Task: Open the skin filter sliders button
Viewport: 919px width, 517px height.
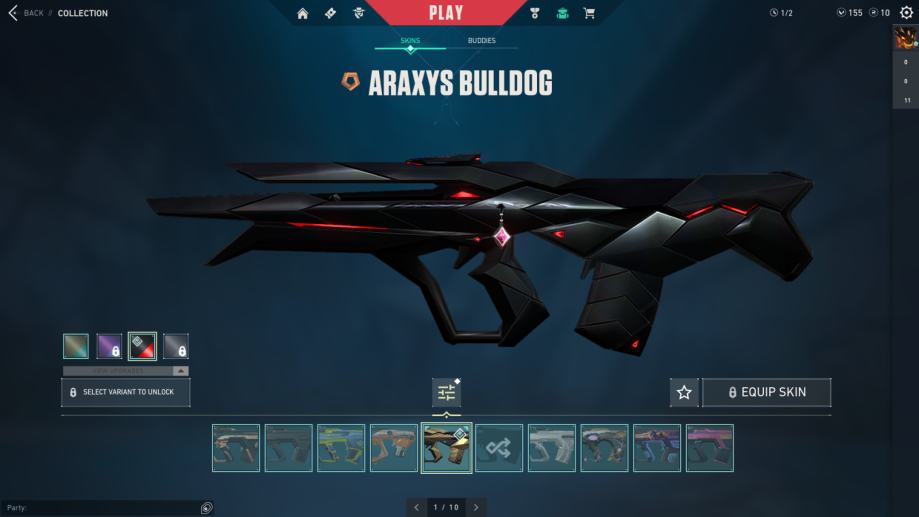Action: click(446, 393)
